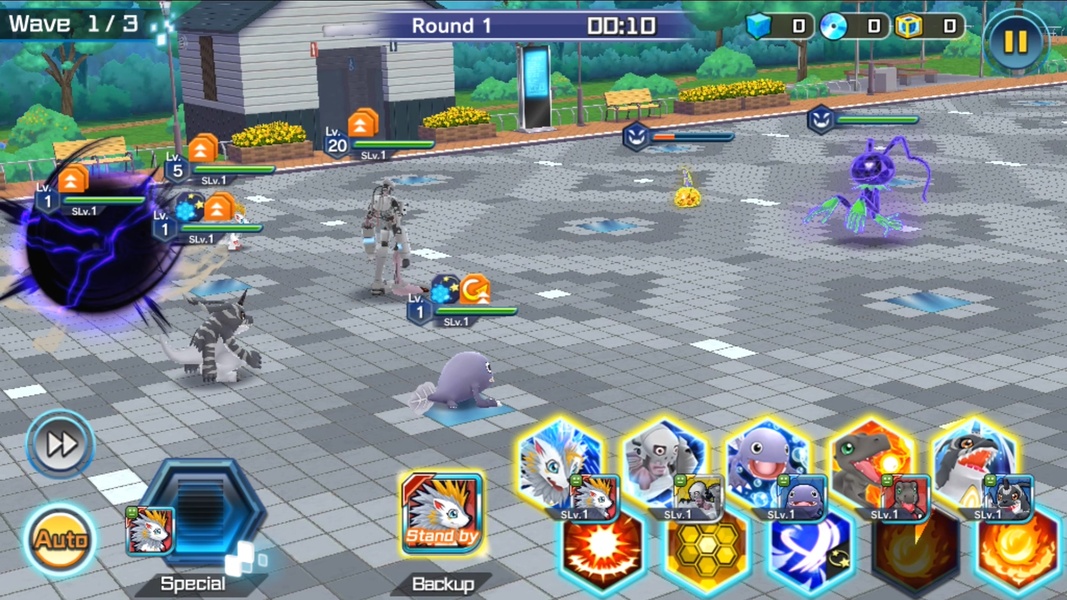Select the white spiky-furred Digimon hexagon portrait
Viewport: 1067px width, 600px height.
[x=561, y=463]
